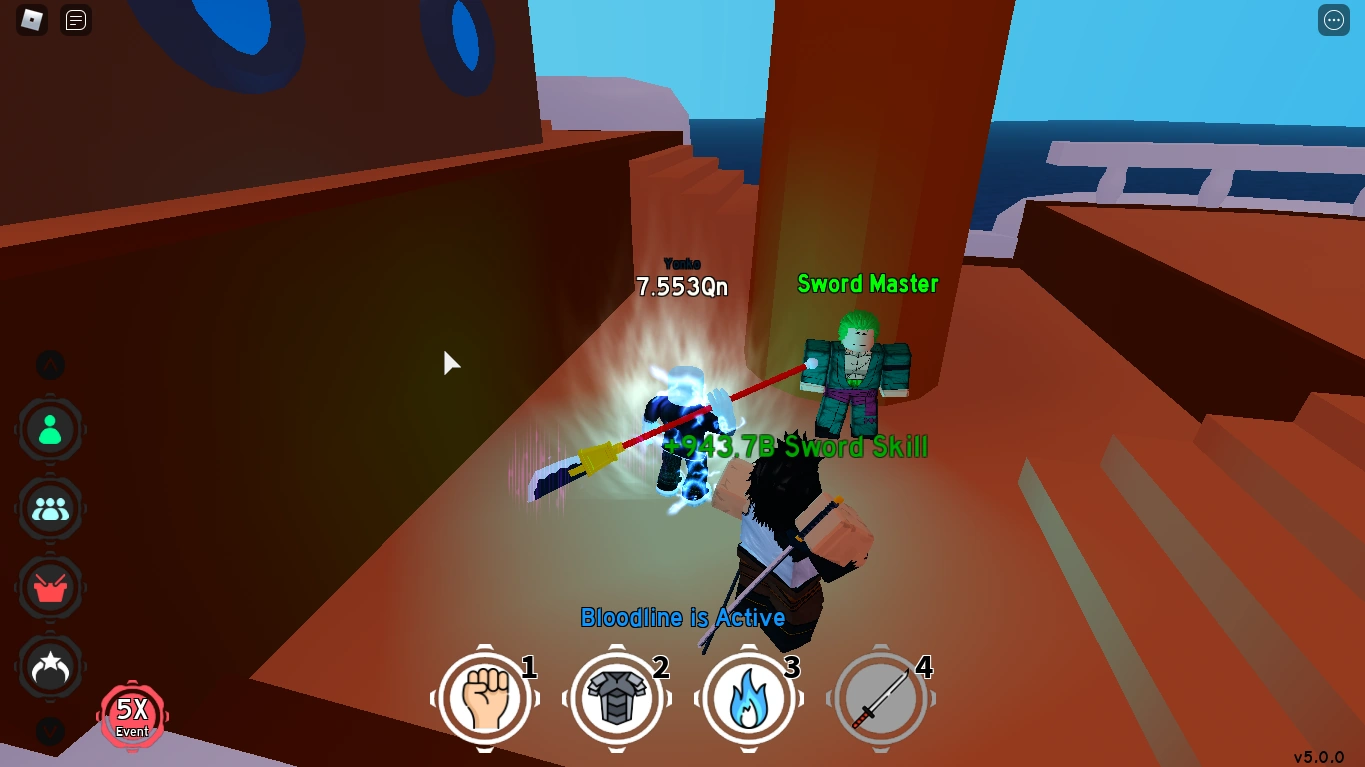Open the friends group icon in sidebar
1365x767 pixels.
click(51, 509)
